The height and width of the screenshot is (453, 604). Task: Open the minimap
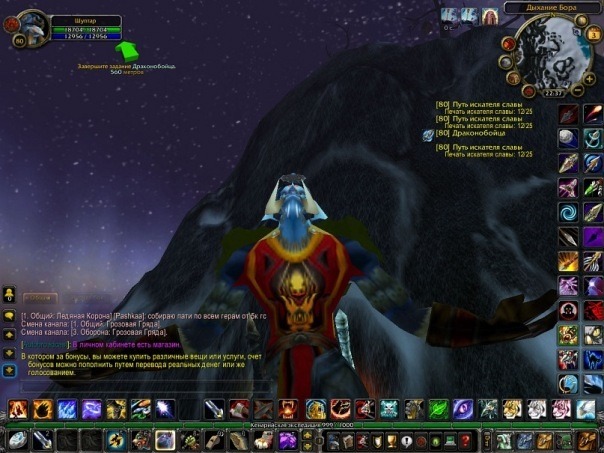554,57
